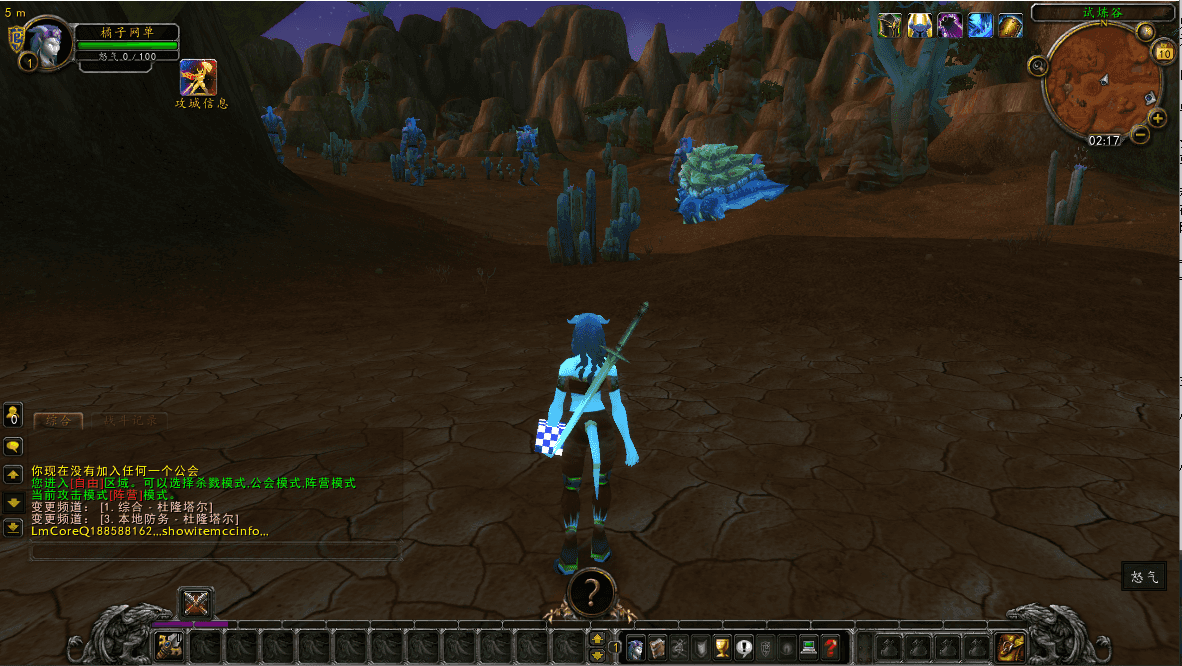The width and height of the screenshot is (1182, 666).
Task: Activate the attack ability in first hotbar slot
Action: [169, 648]
